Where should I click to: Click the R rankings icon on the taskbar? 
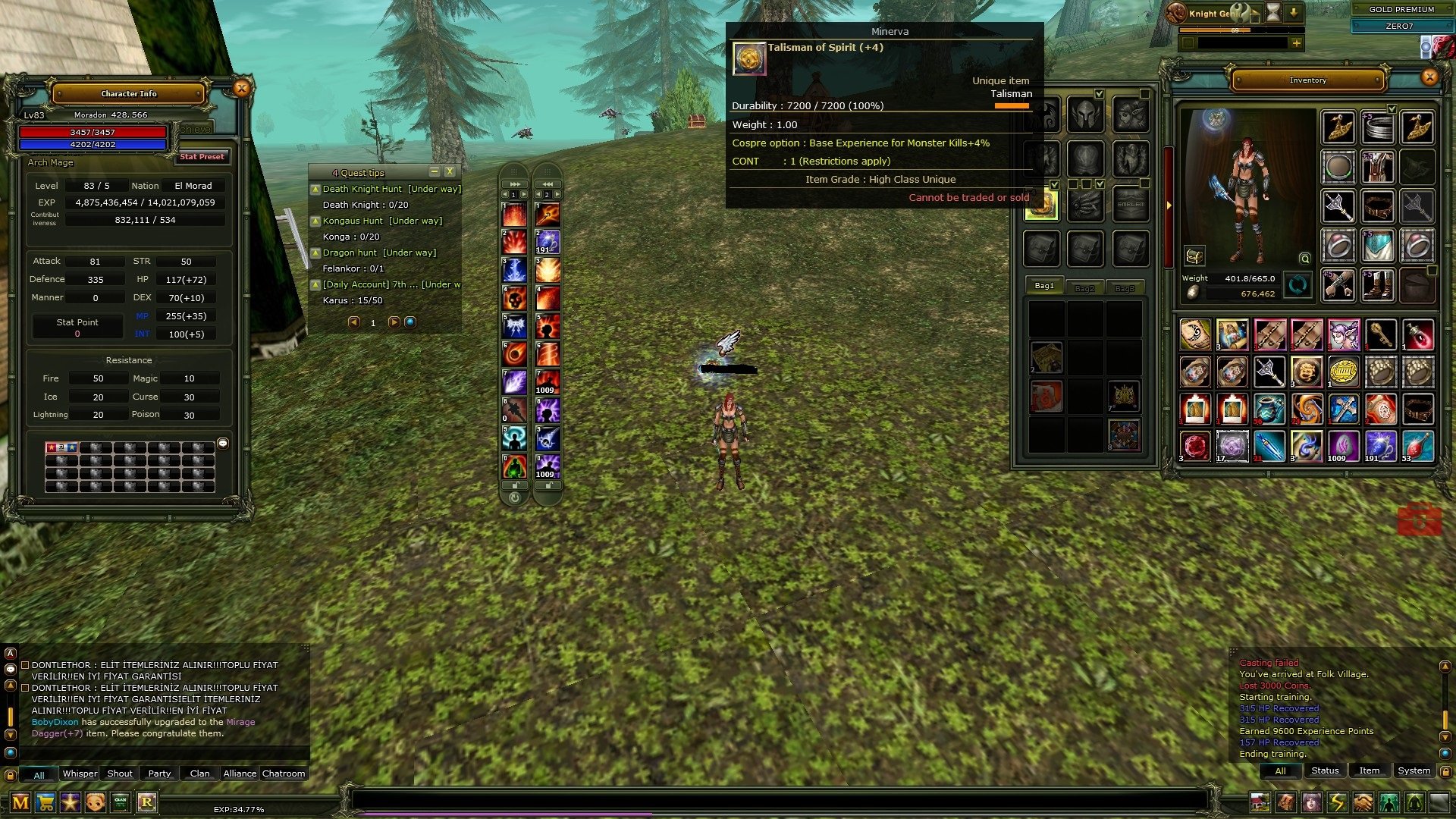(x=147, y=802)
